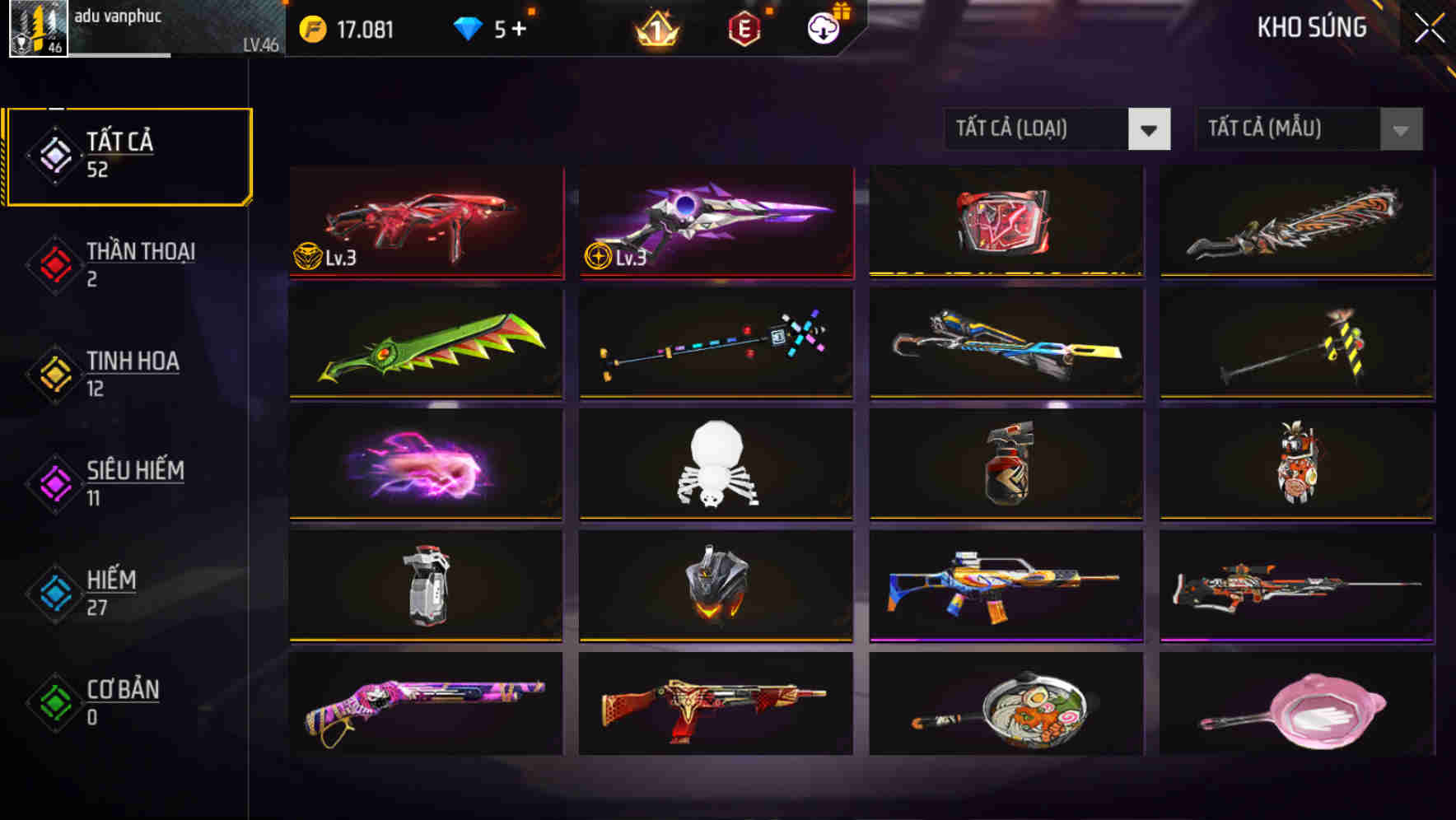The height and width of the screenshot is (820, 1456).
Task: Click the red E event badge icon
Action: 745,27
